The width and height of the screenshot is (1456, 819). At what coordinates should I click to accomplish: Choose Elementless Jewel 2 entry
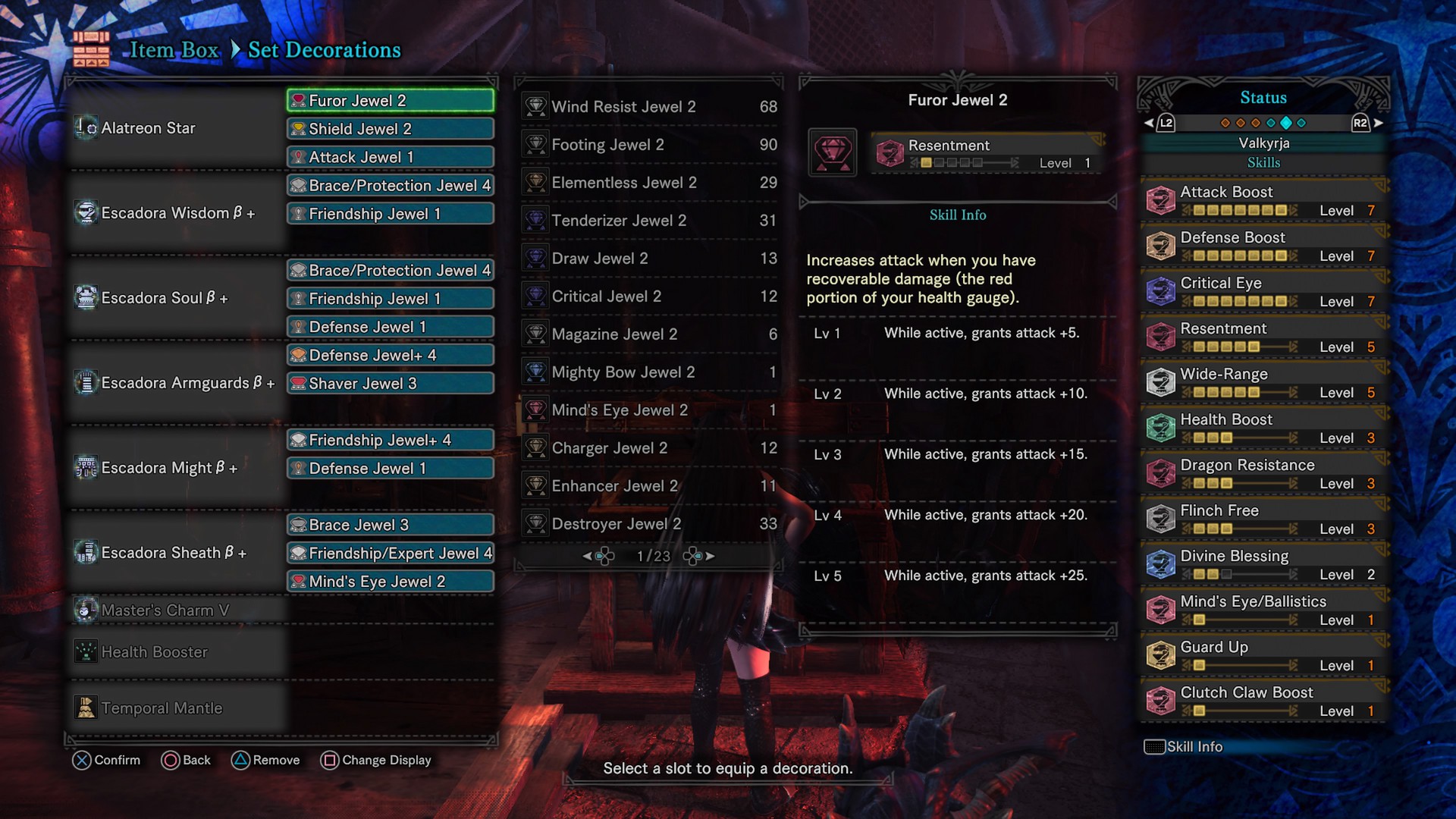click(649, 183)
